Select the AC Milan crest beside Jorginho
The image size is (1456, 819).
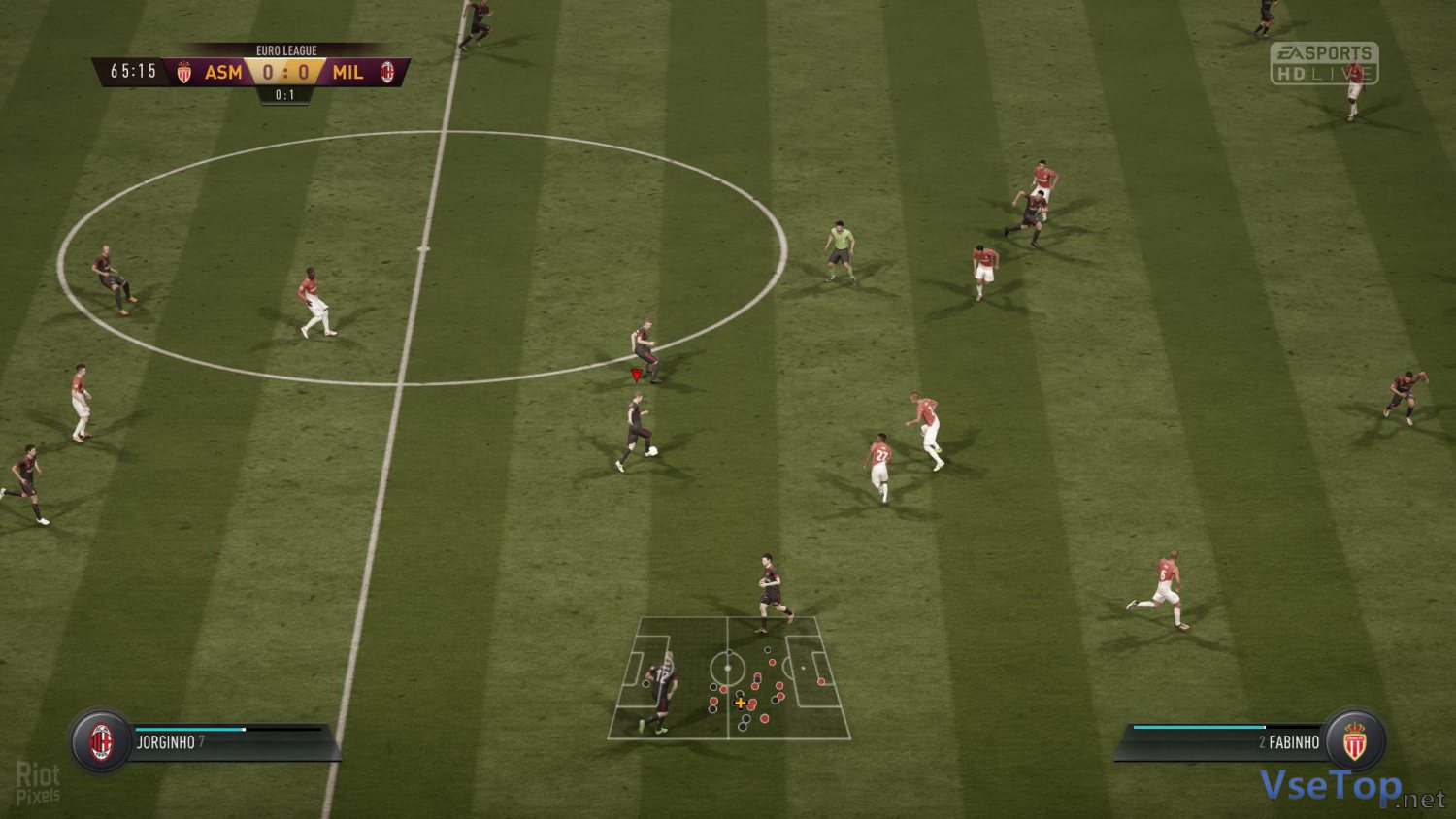pyautogui.click(x=101, y=742)
